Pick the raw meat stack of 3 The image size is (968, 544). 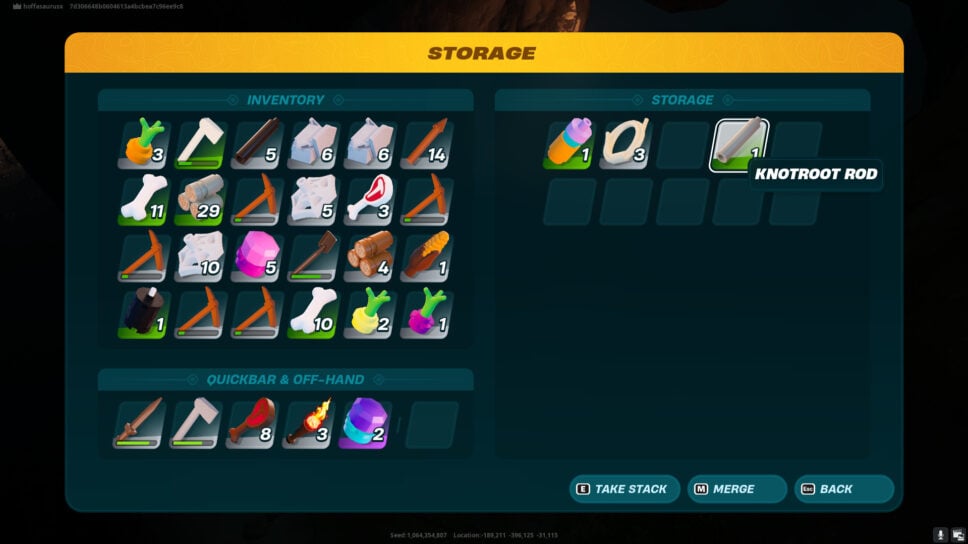click(369, 201)
